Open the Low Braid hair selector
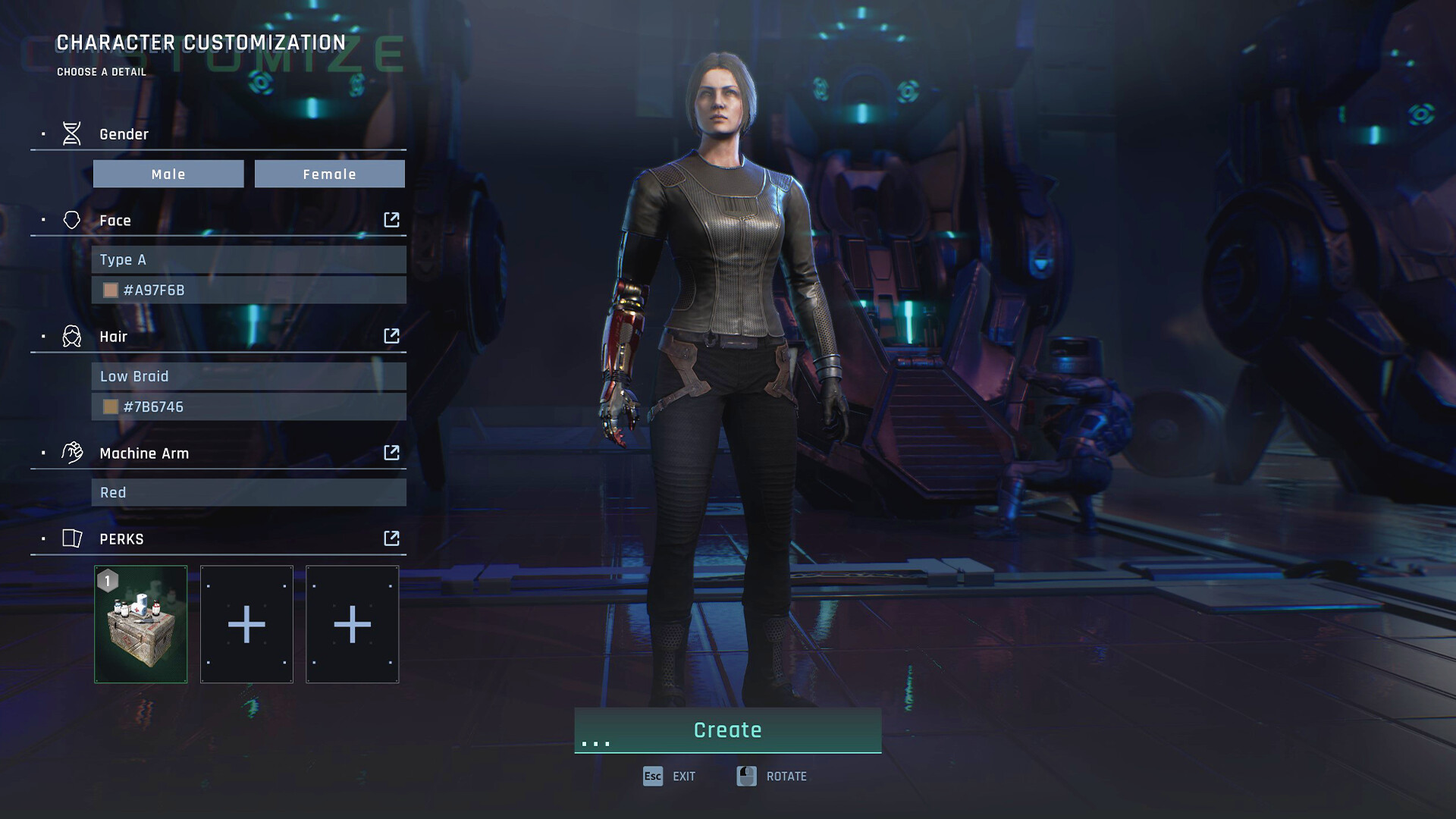 tap(249, 375)
